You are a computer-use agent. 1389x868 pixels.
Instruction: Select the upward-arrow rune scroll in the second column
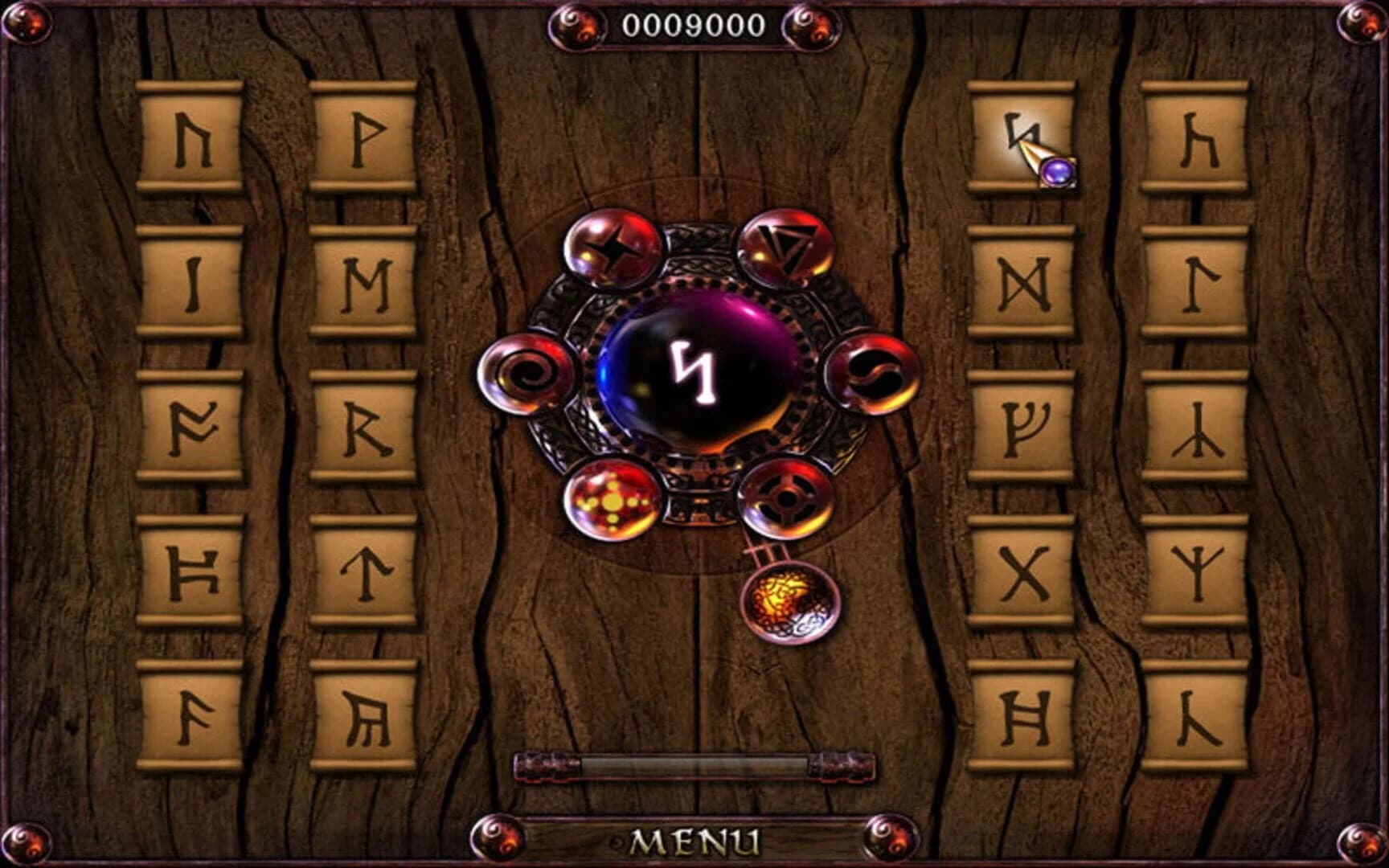coord(366,571)
